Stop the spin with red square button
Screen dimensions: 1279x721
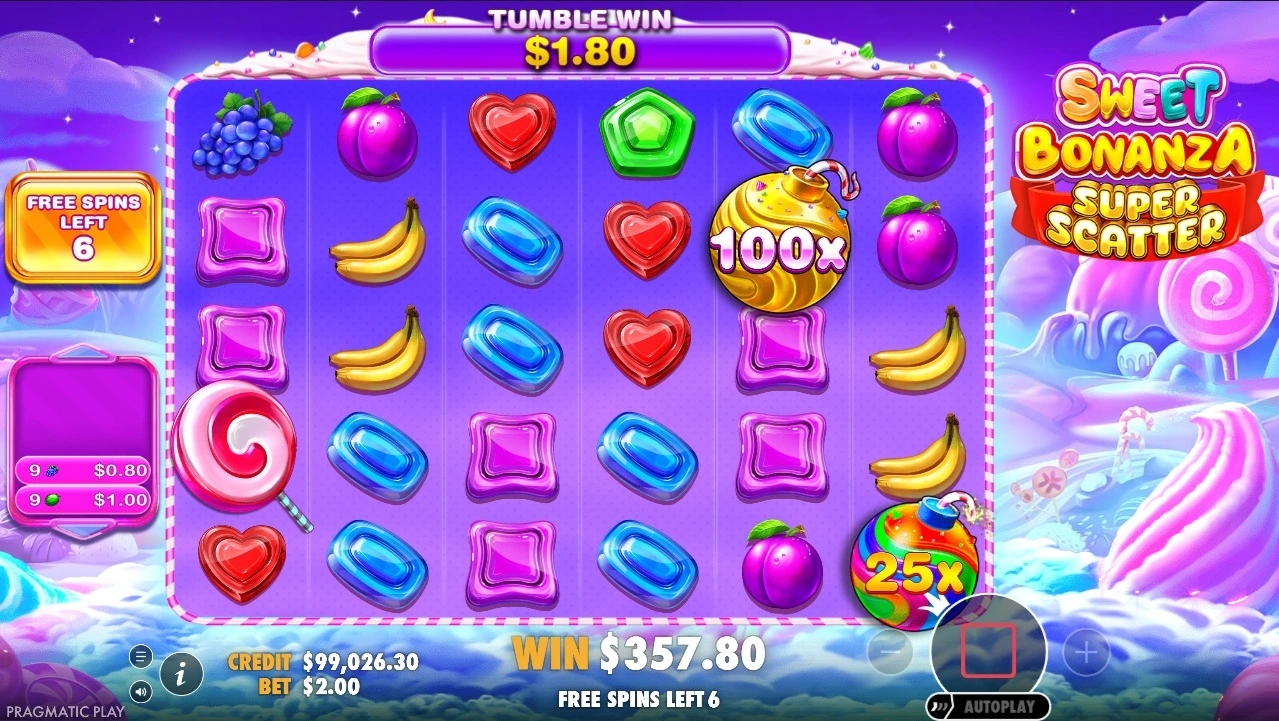[988, 651]
